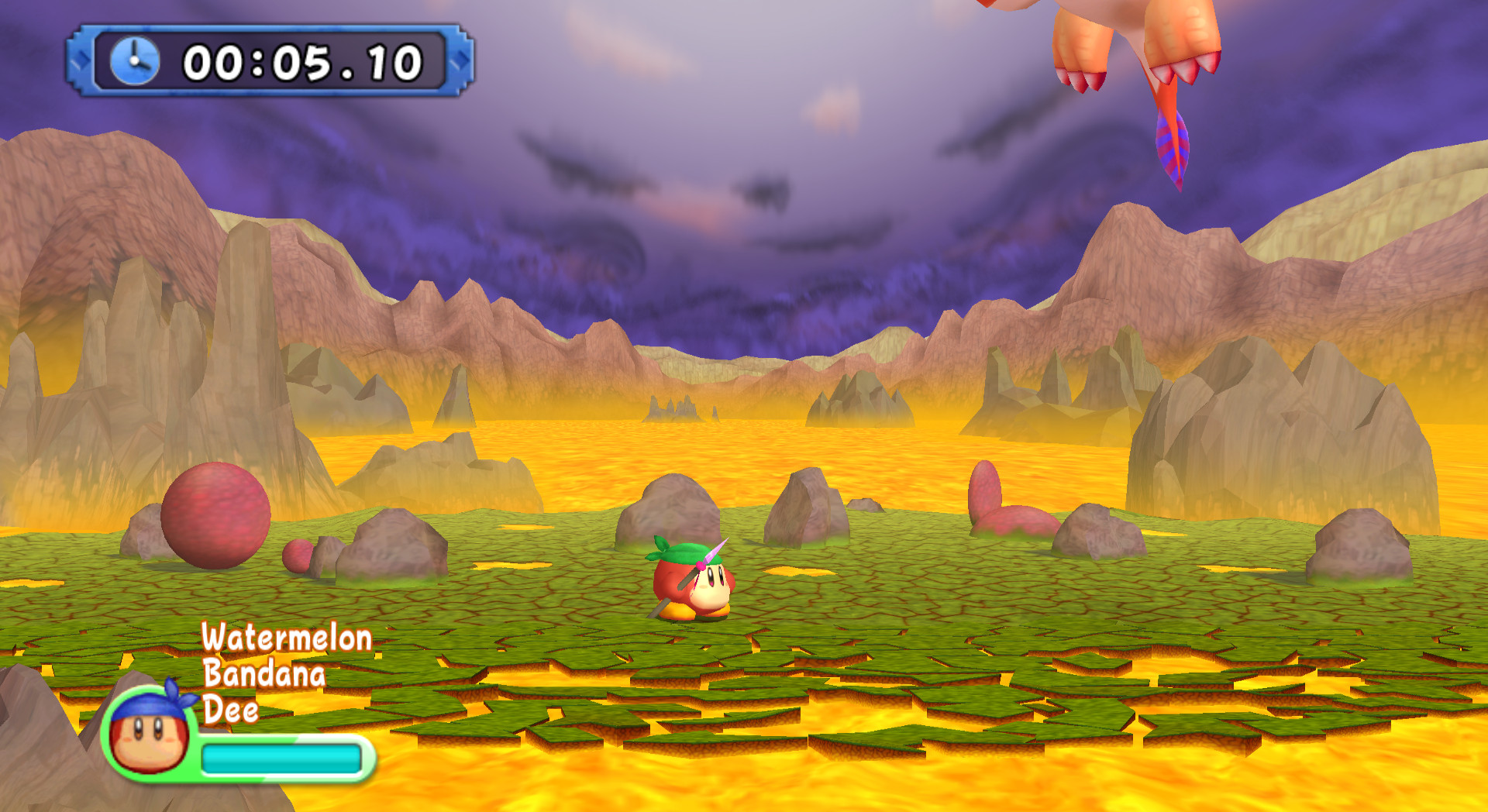Click the clock icon in the timer display
Image resolution: width=1488 pixels, height=812 pixels.
pyautogui.click(x=133, y=62)
